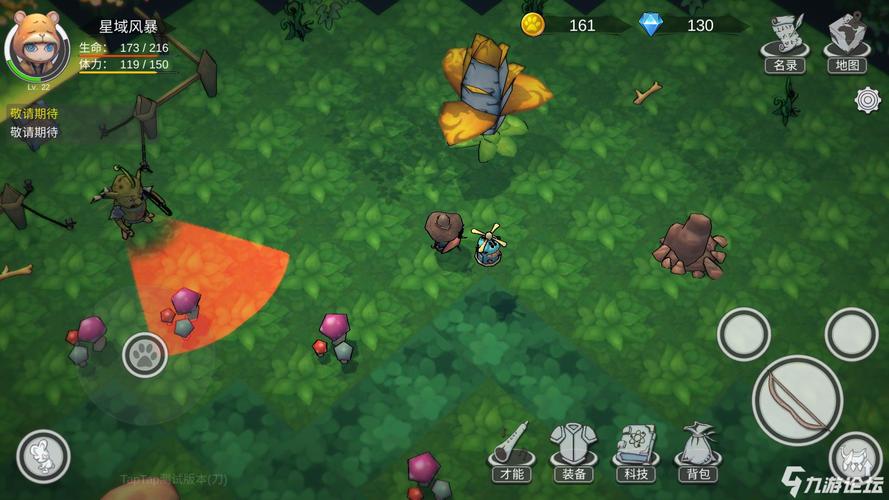
Task: Open the 名录 catalog scroll button
Action: coord(785,43)
